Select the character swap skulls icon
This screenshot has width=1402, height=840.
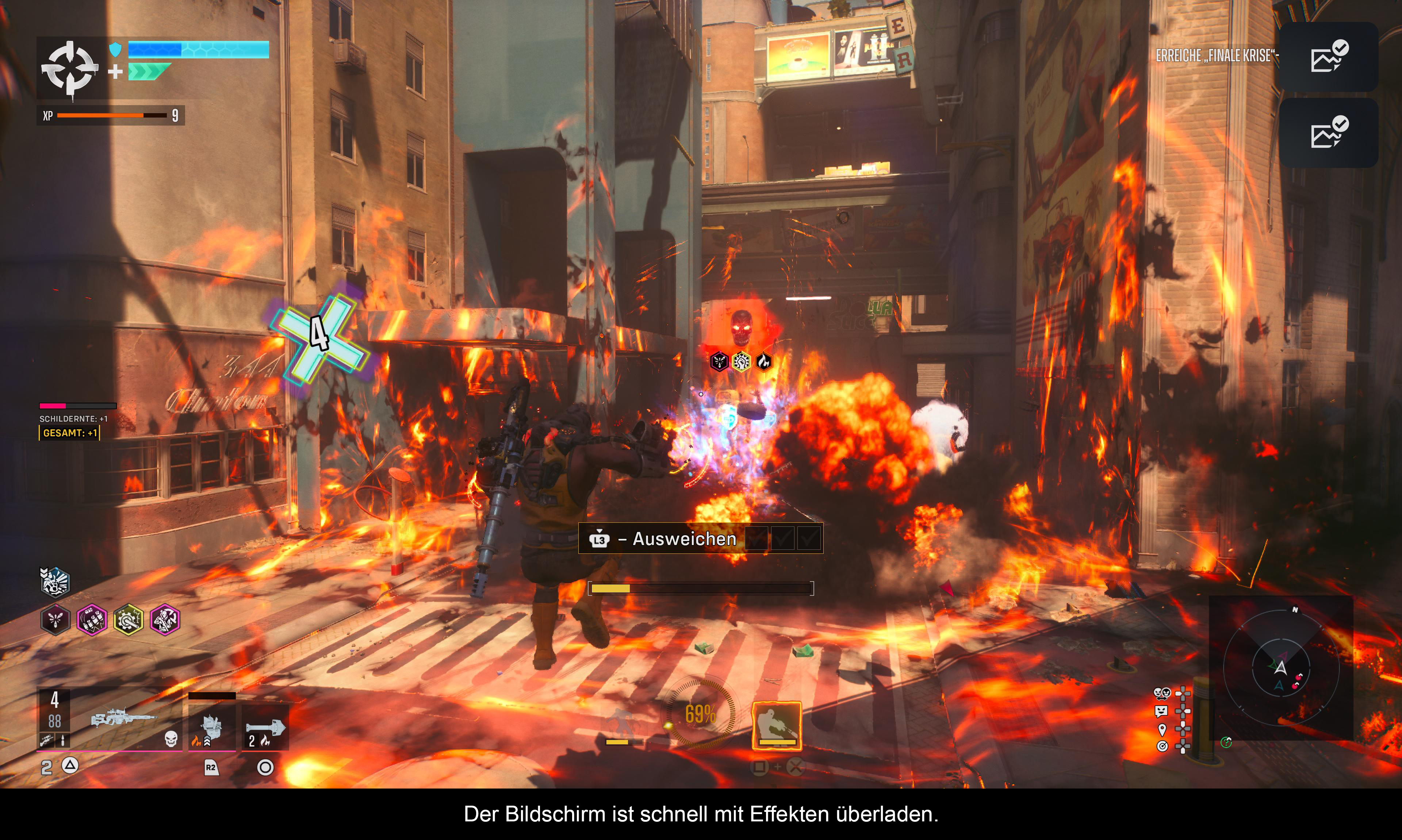1161,693
